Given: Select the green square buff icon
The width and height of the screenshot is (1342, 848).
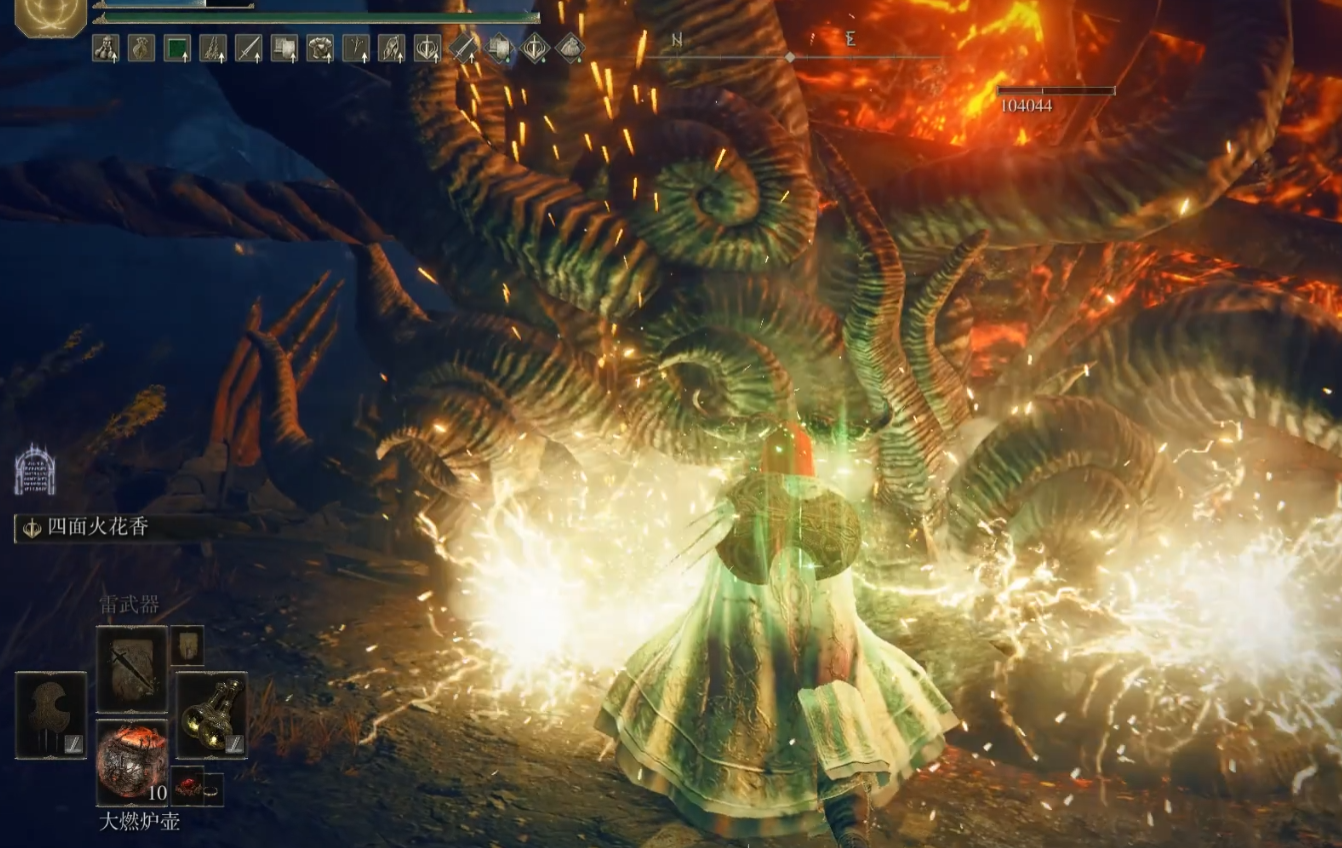Looking at the screenshot, I should pos(177,48).
